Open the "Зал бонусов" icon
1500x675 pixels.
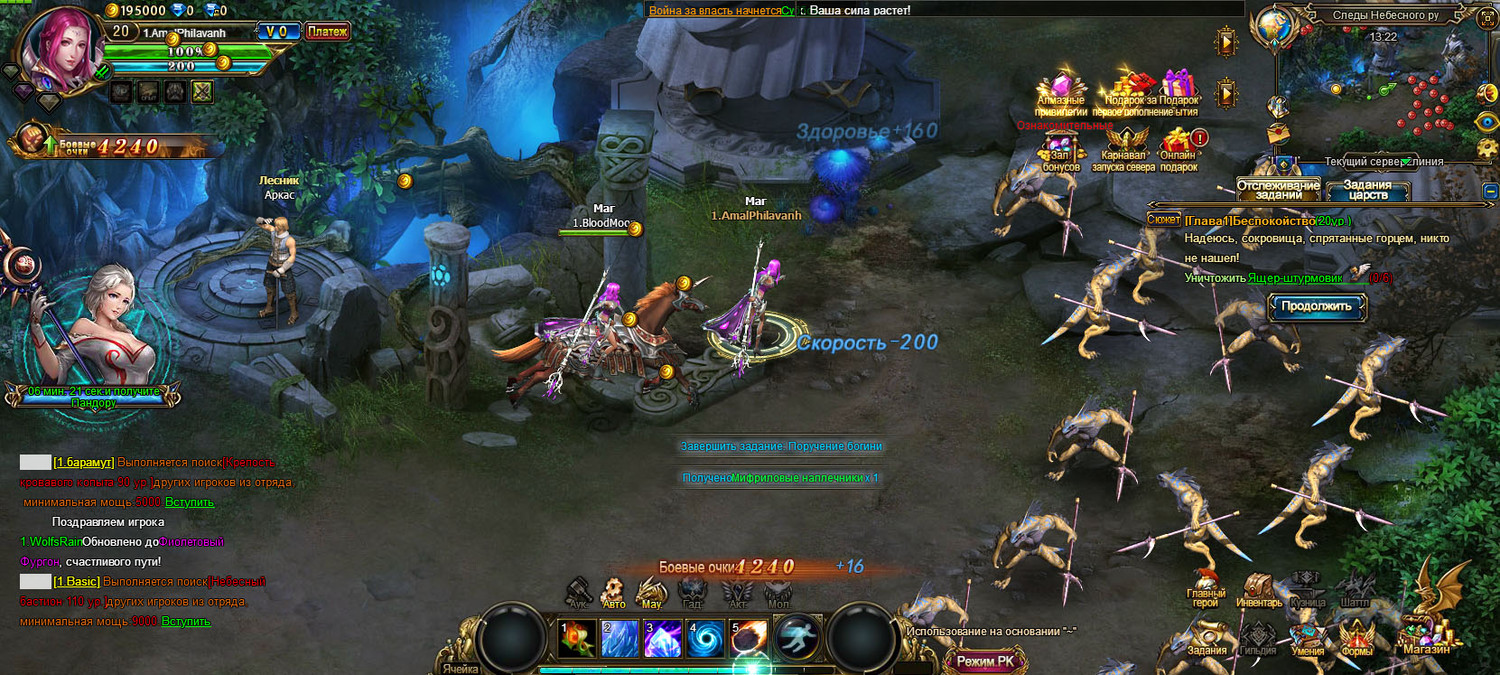coord(1060,148)
